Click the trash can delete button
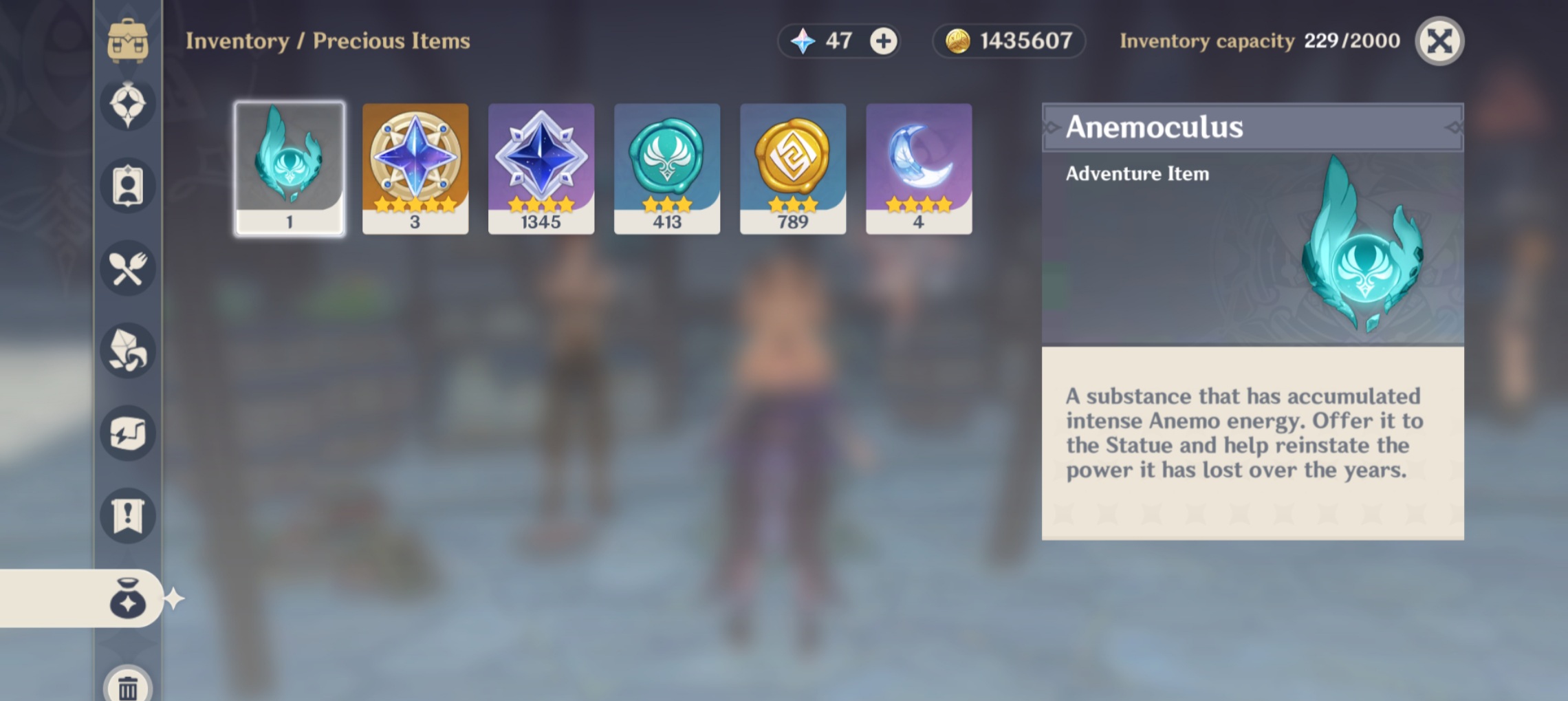The image size is (1568, 701). (128, 687)
